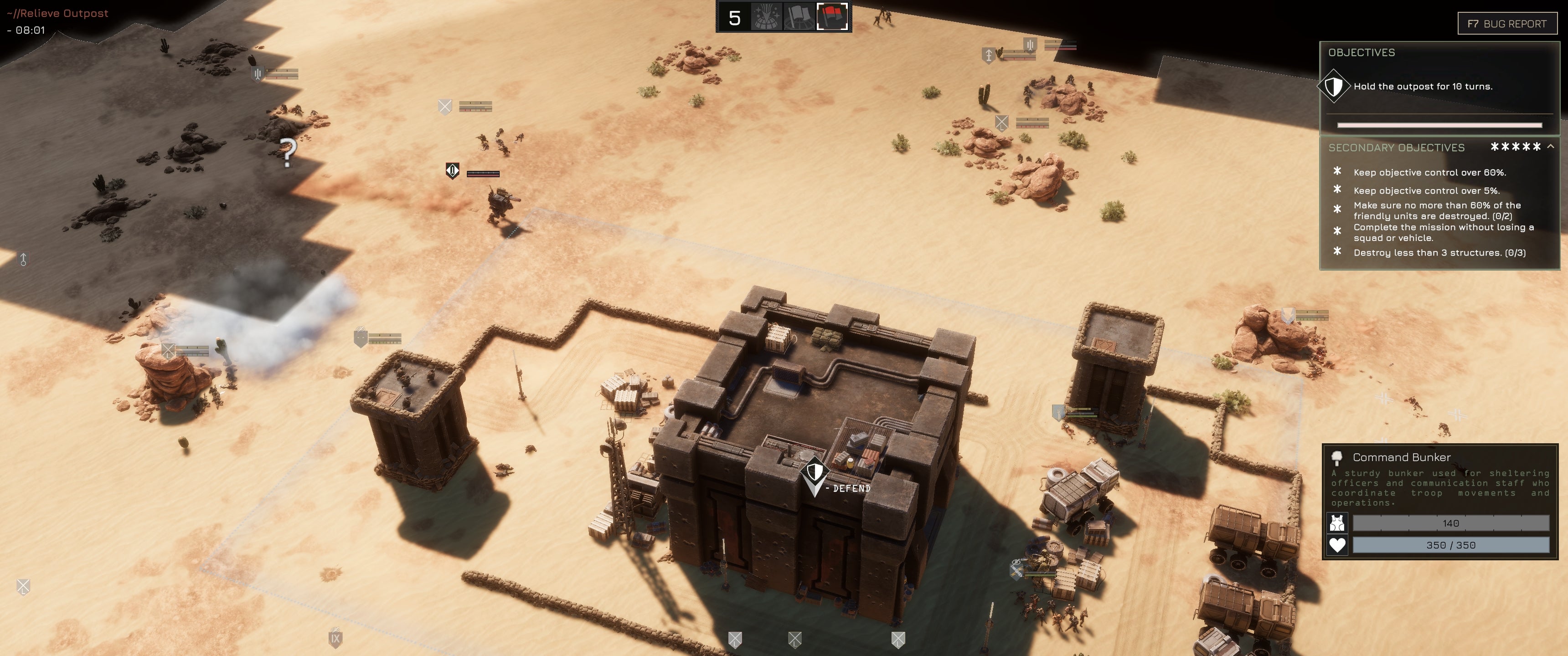Click the grey flags-on-globe phase icon
This screenshot has height=656, width=1568.
pyautogui.click(x=798, y=17)
